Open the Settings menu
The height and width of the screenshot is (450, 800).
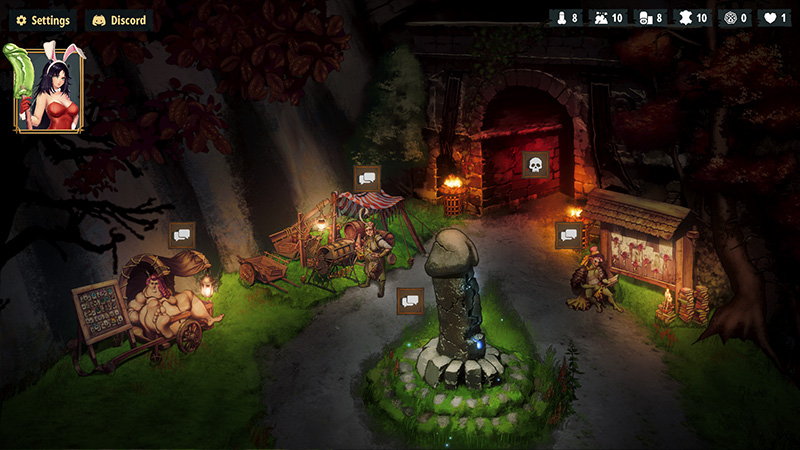(x=42, y=20)
